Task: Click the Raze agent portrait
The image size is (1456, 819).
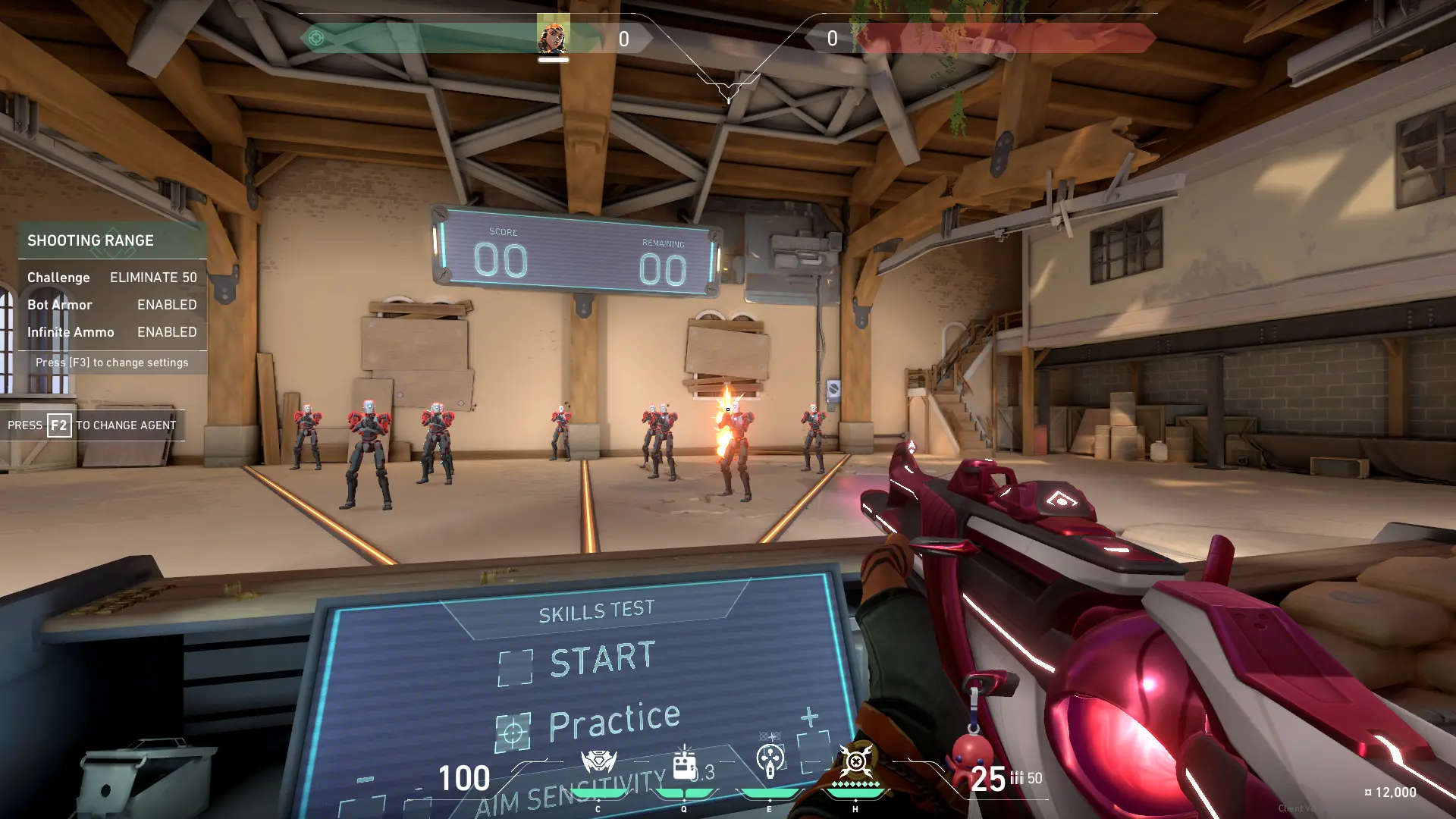Action: [553, 36]
